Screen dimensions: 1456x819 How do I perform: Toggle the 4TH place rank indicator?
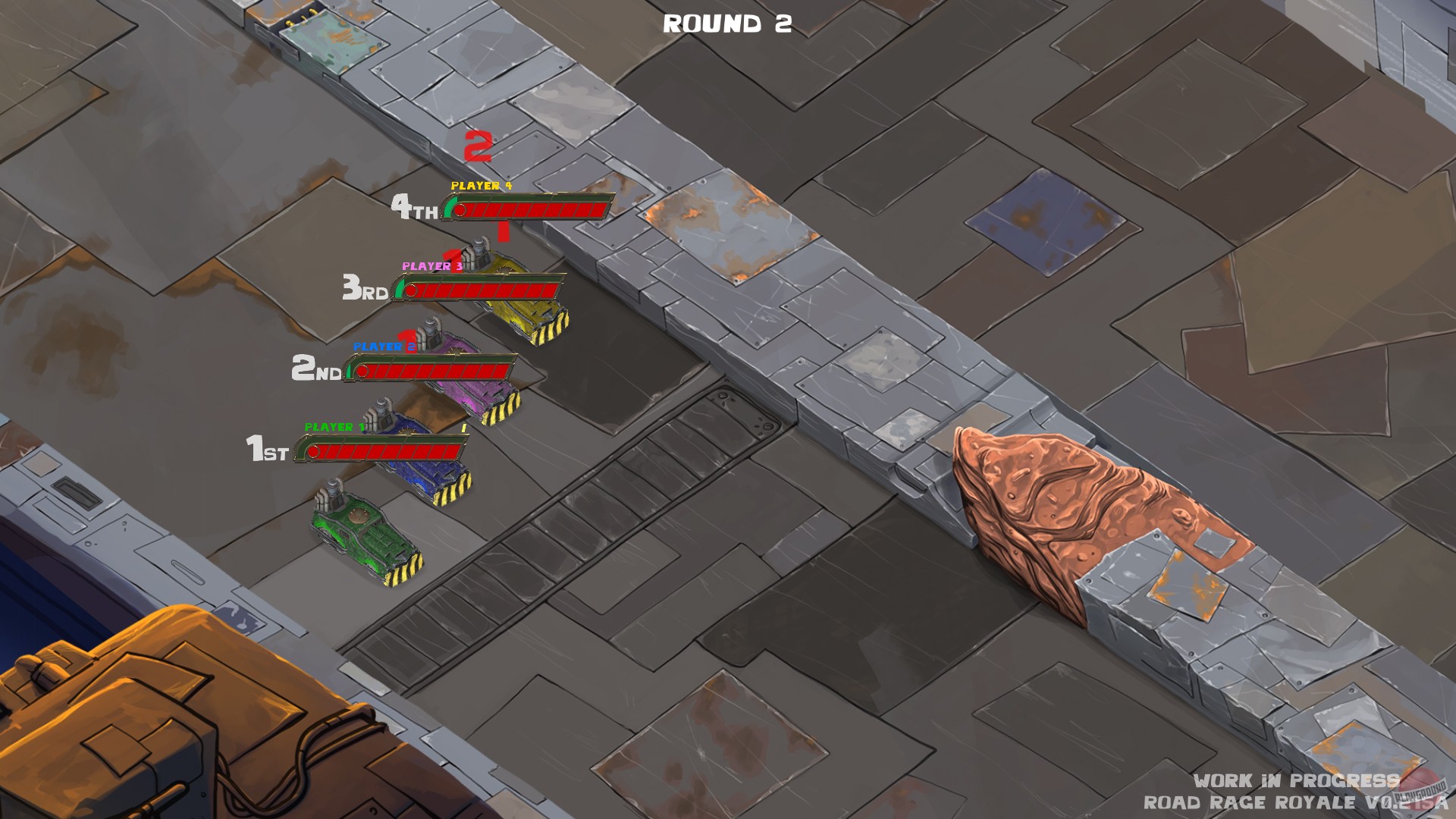pyautogui.click(x=413, y=208)
